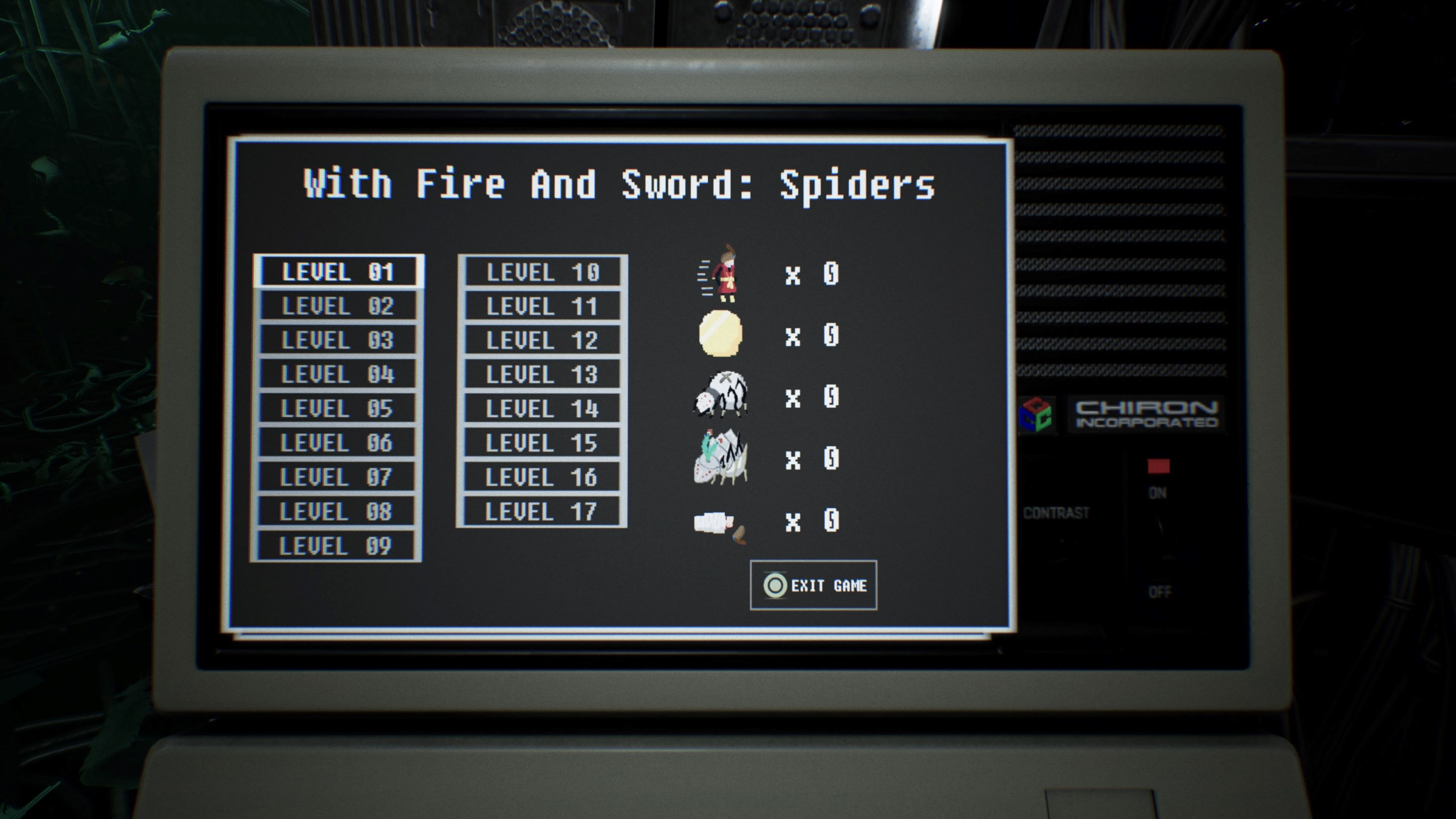Launch Level 08
1456x819 pixels.
(336, 511)
